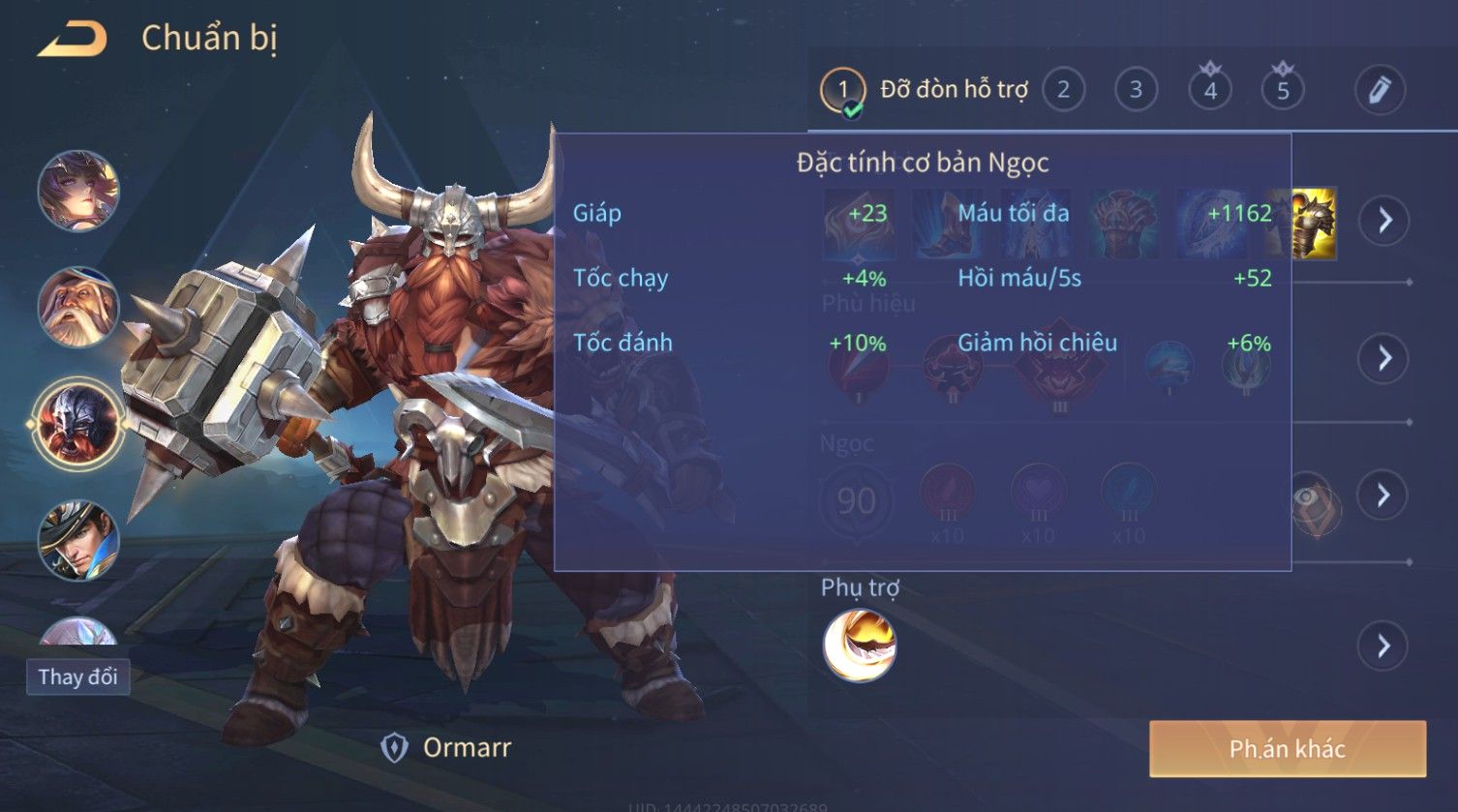Edit the preset name with pencil icon

(1379, 90)
